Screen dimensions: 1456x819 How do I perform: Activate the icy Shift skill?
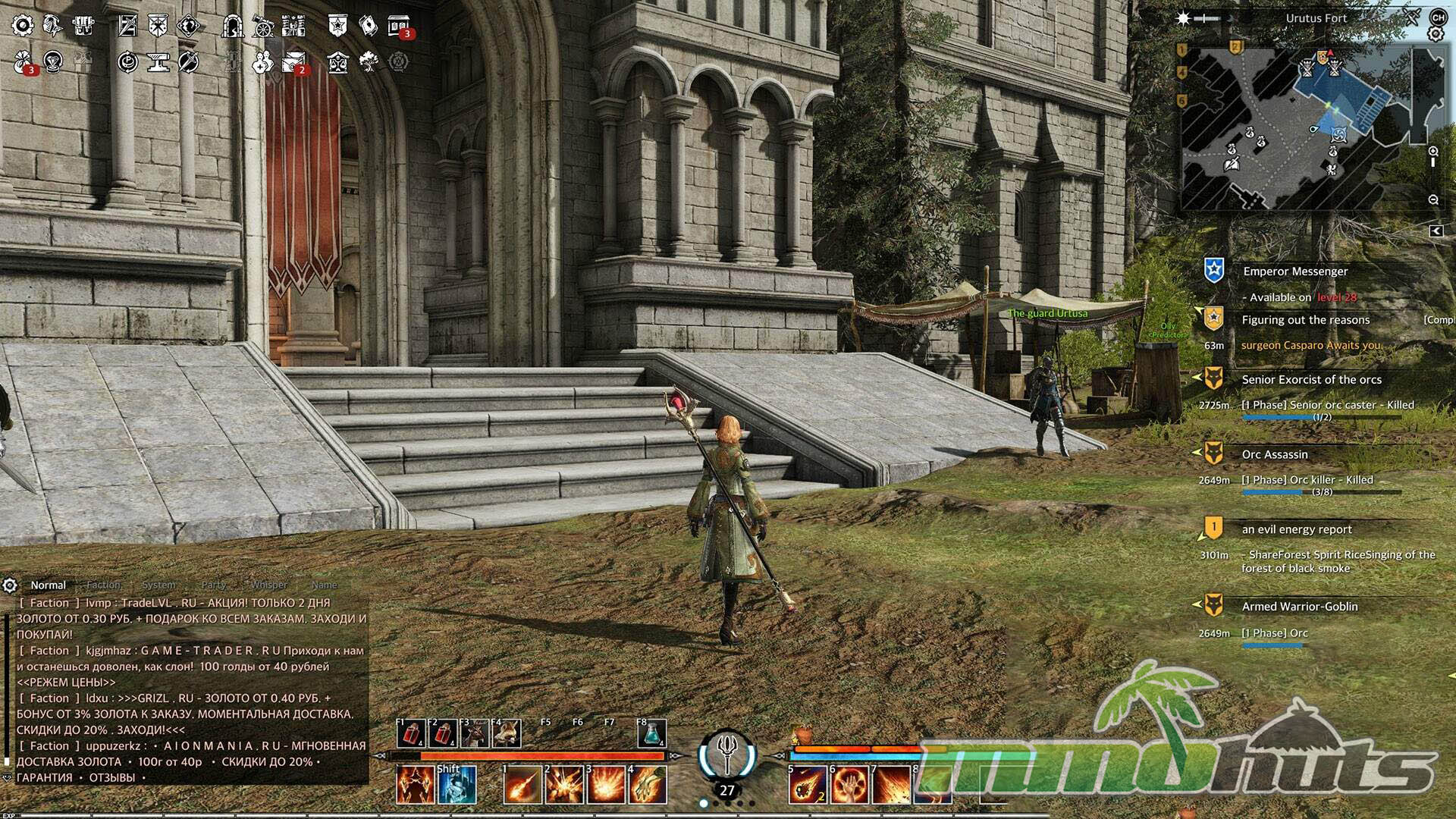[457, 785]
